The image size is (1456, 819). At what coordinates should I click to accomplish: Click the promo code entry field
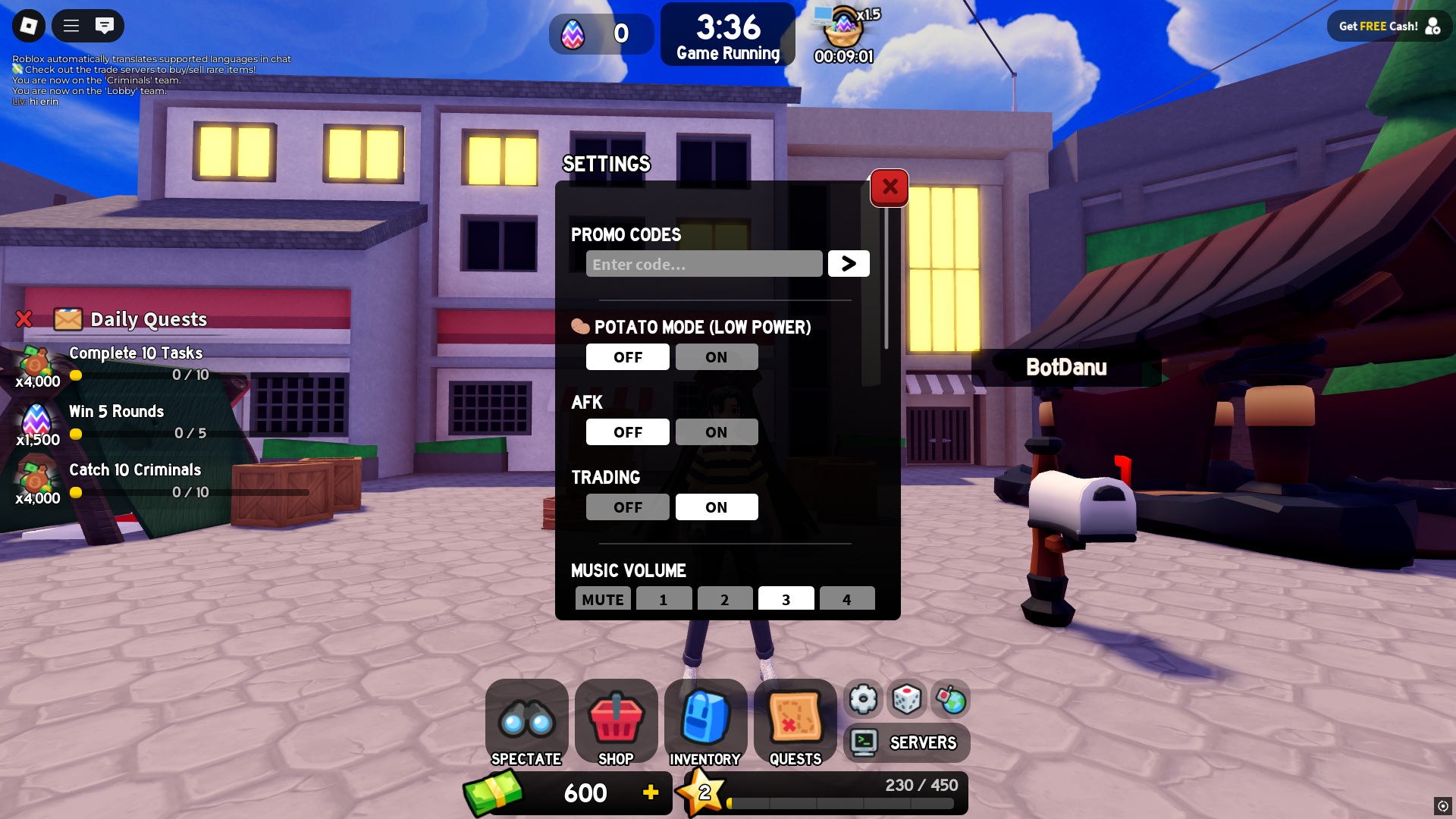point(704,264)
